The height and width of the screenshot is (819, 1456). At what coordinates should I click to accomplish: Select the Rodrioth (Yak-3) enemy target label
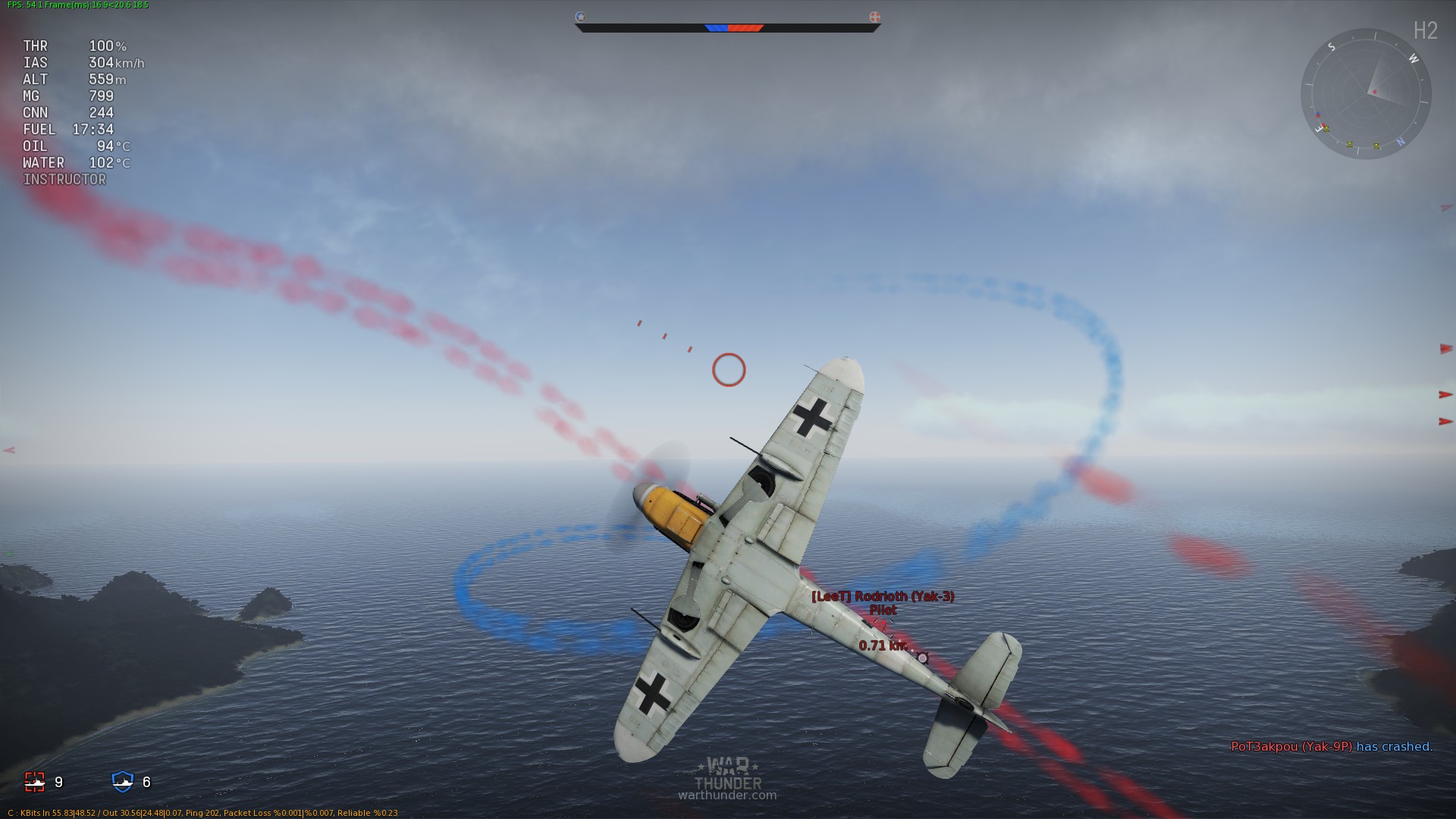click(x=883, y=596)
